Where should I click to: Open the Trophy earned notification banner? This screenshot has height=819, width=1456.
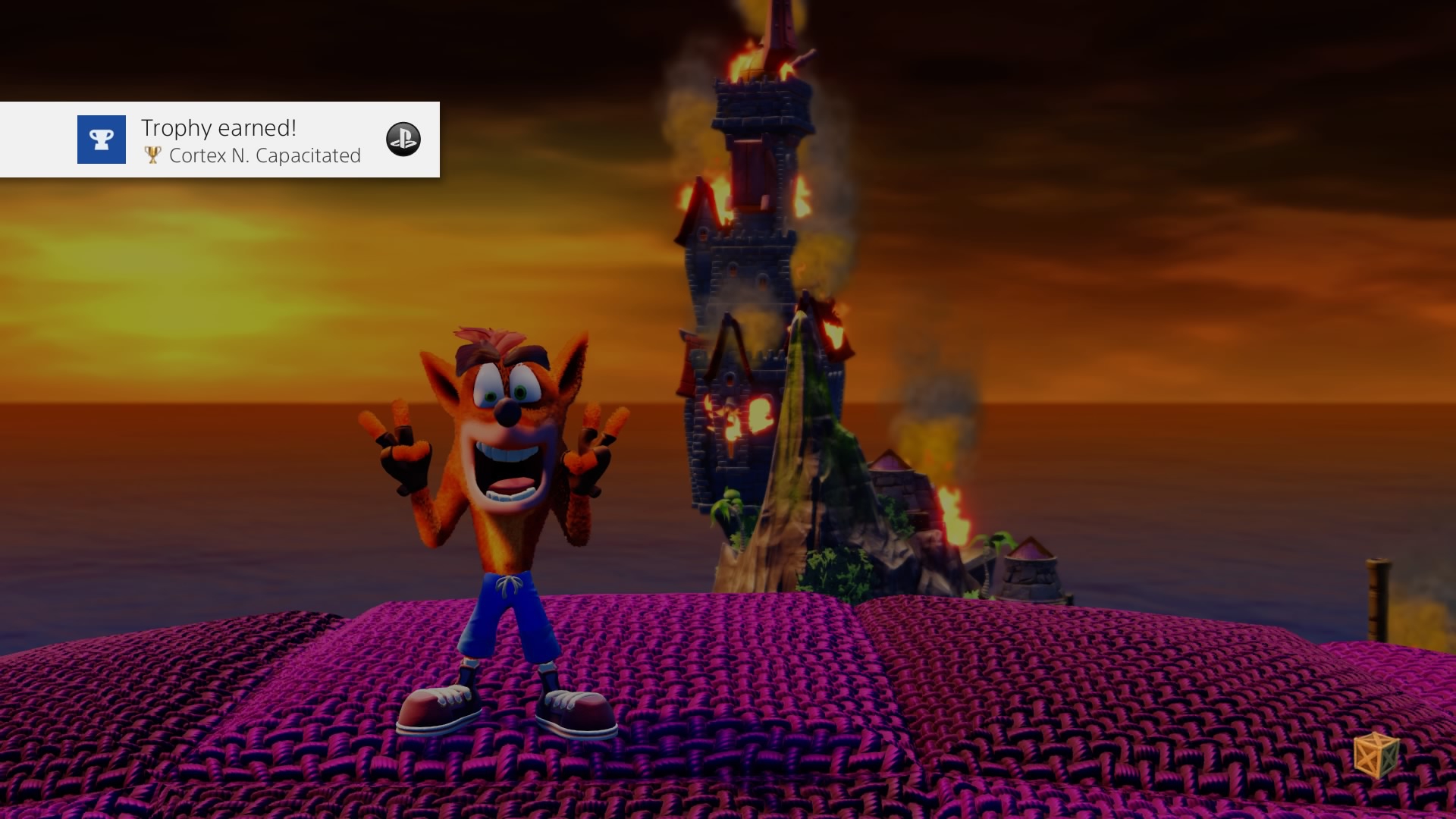tap(220, 140)
